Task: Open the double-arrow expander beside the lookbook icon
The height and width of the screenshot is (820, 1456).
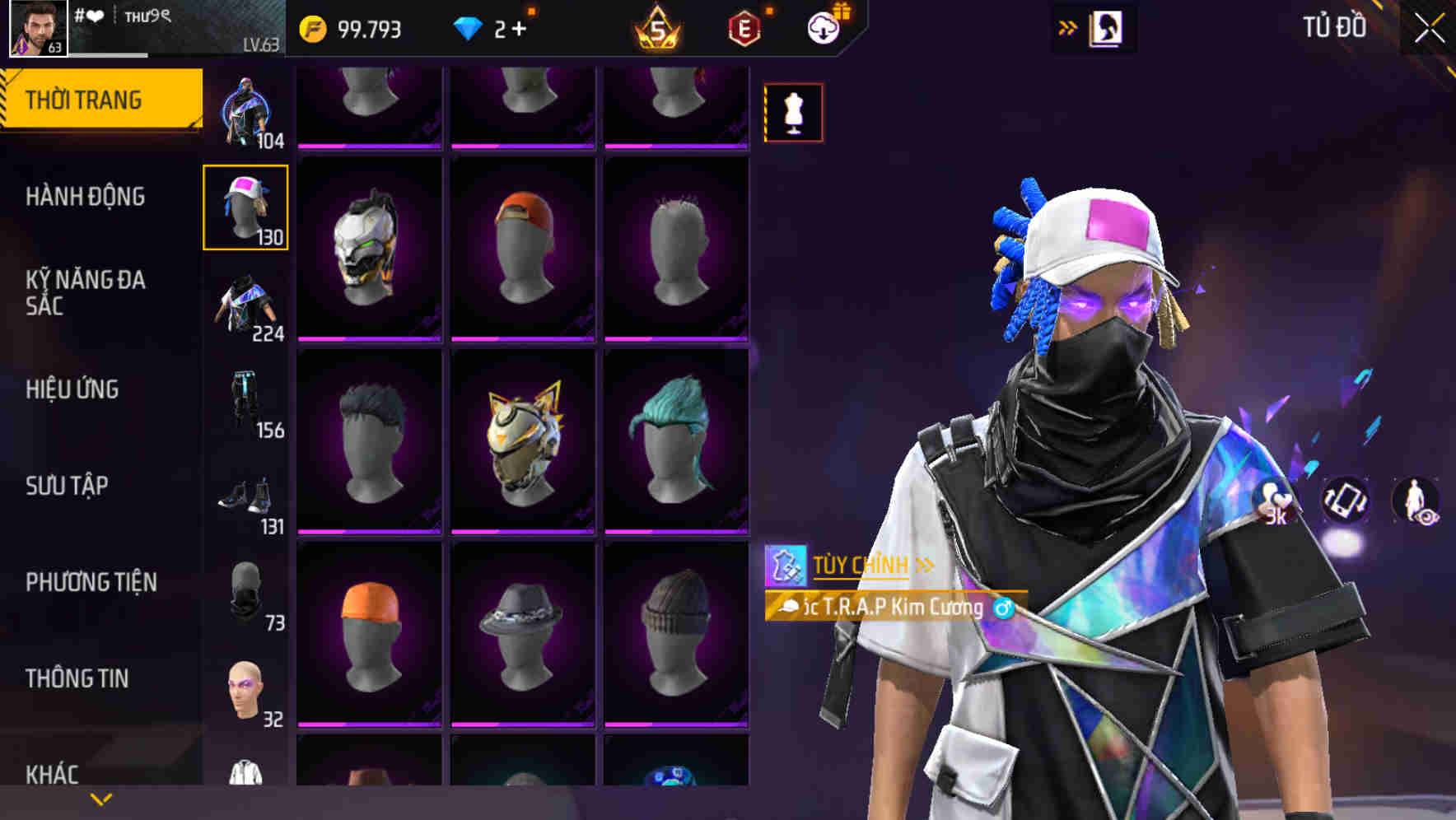Action: [1066, 26]
